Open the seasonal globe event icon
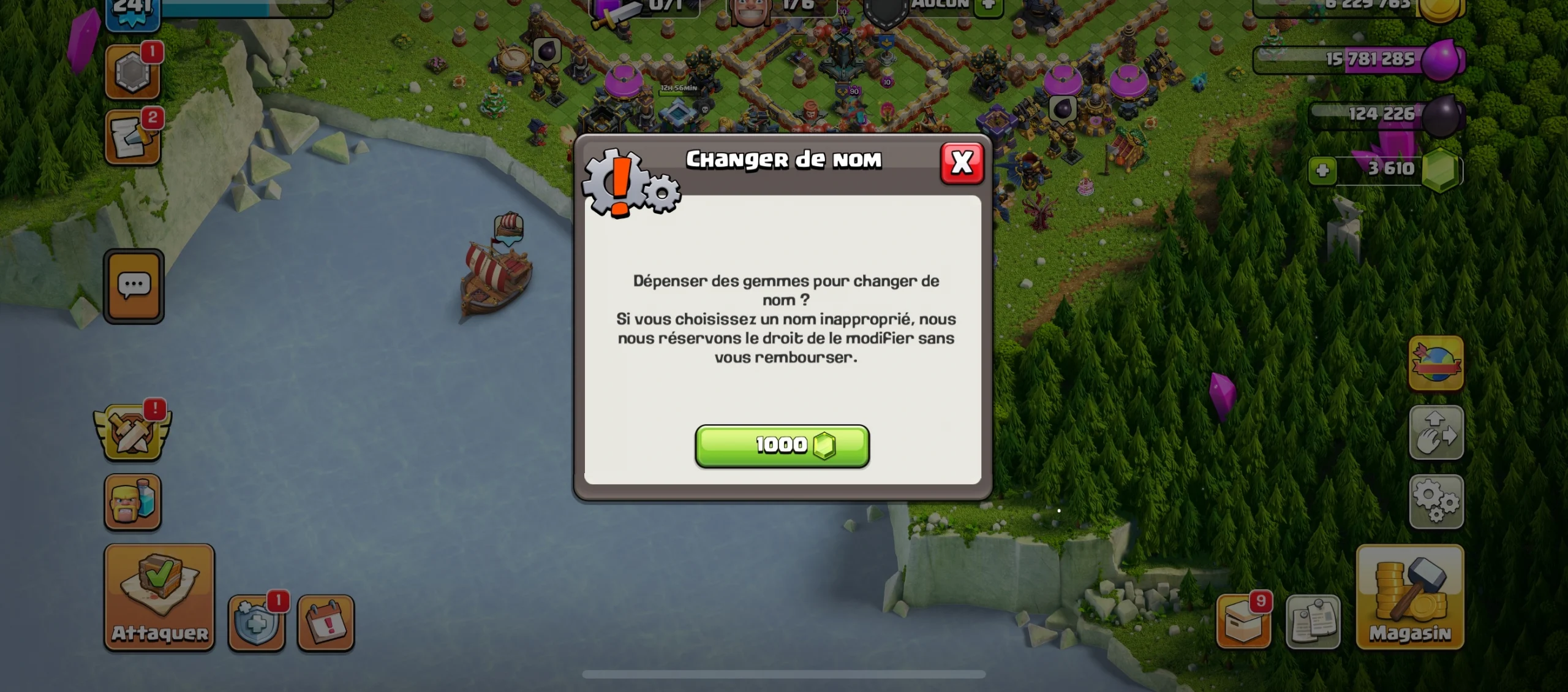Viewport: 1568px width, 692px height. 1435,365
